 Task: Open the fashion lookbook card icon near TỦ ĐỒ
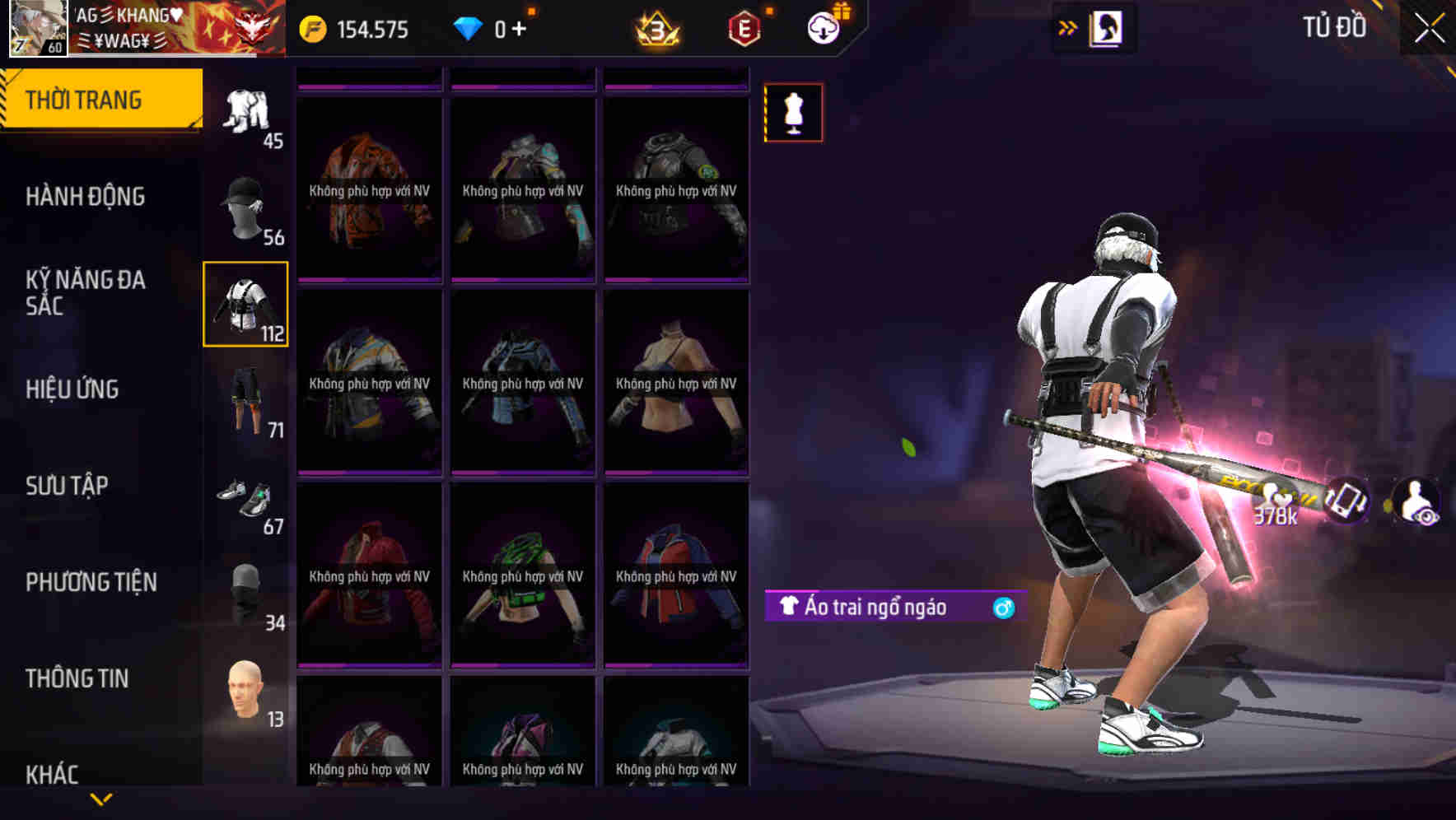coord(1108,27)
